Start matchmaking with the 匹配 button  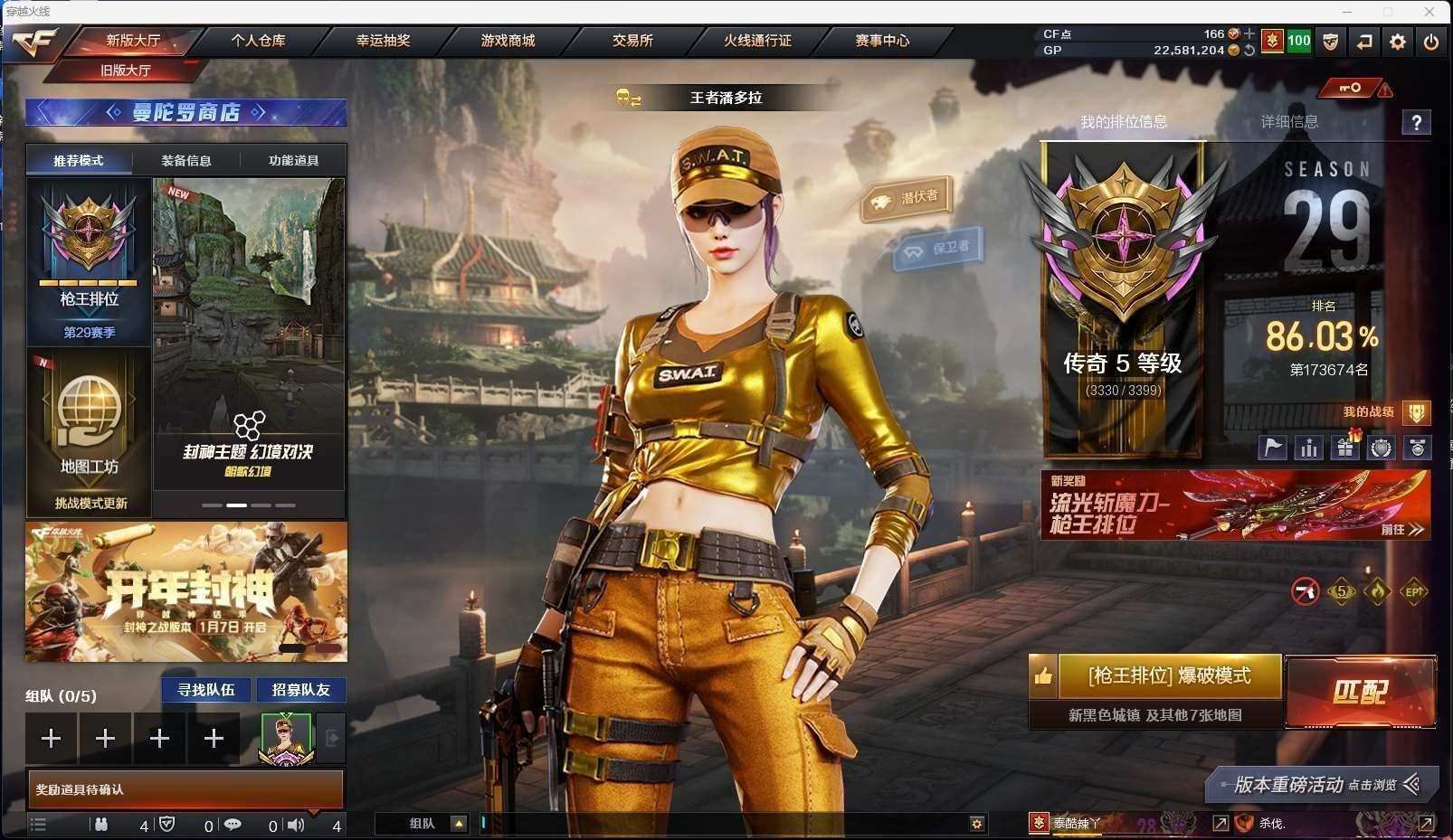[x=1360, y=692]
